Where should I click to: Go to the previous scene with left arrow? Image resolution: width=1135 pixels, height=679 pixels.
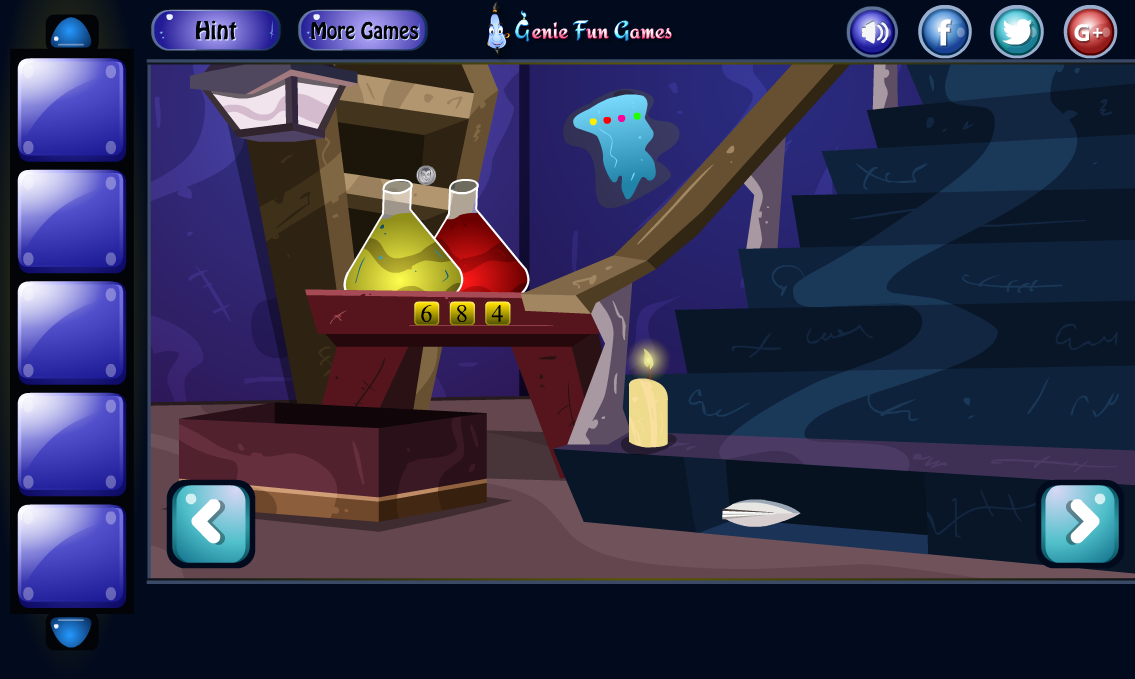pyautogui.click(x=210, y=523)
